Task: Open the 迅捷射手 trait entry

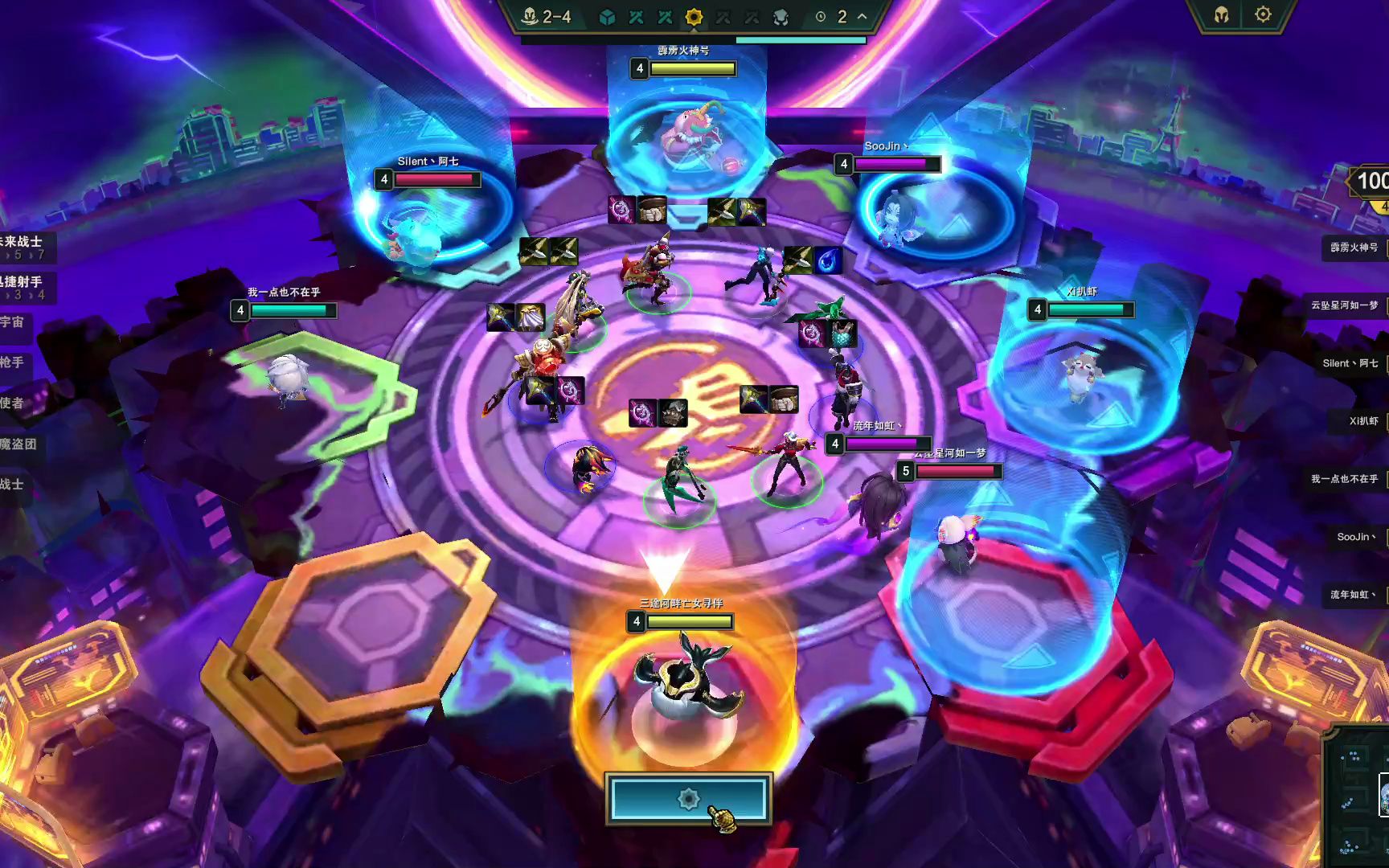Action: (x=21, y=282)
